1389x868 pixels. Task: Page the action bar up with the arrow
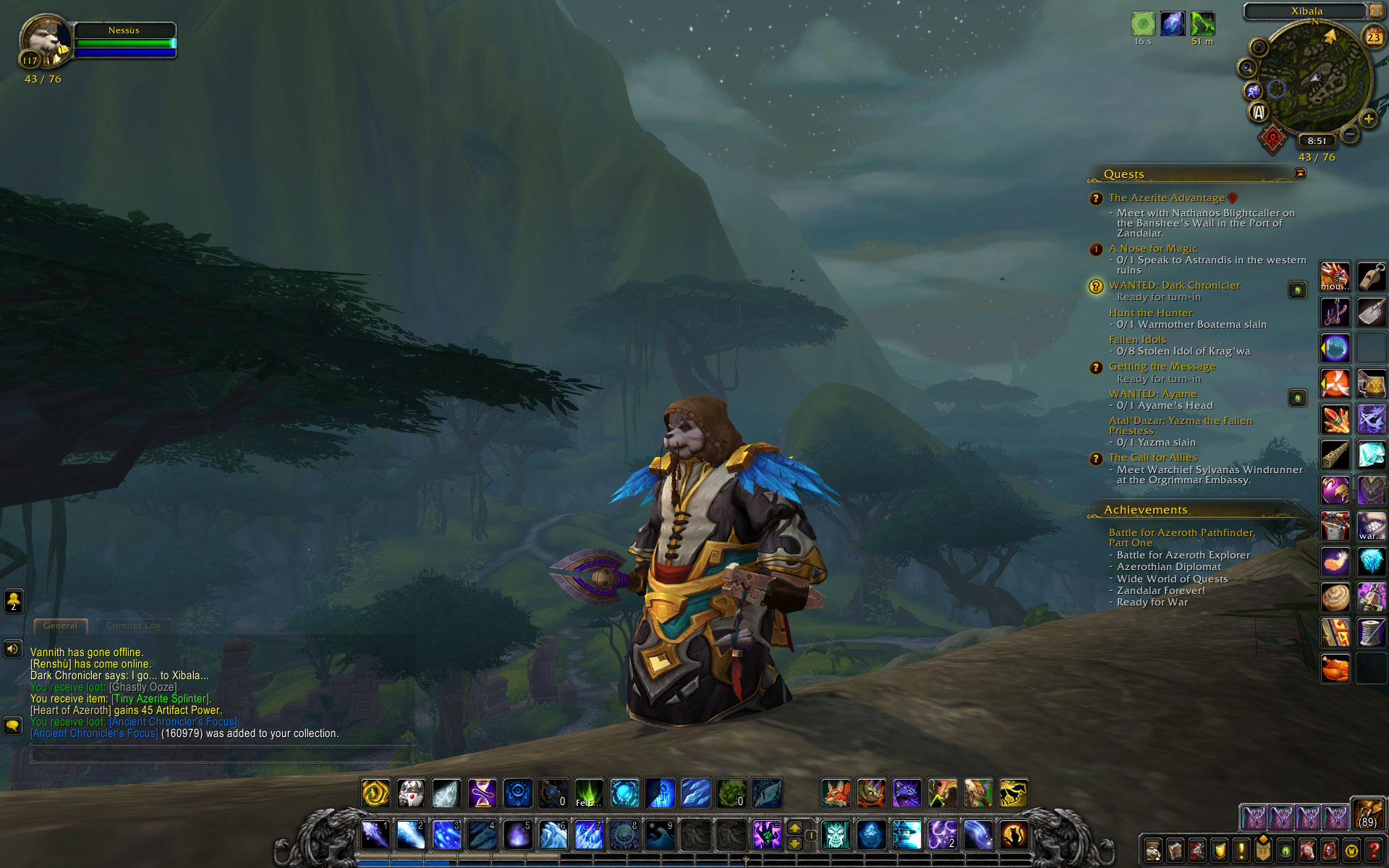click(794, 827)
